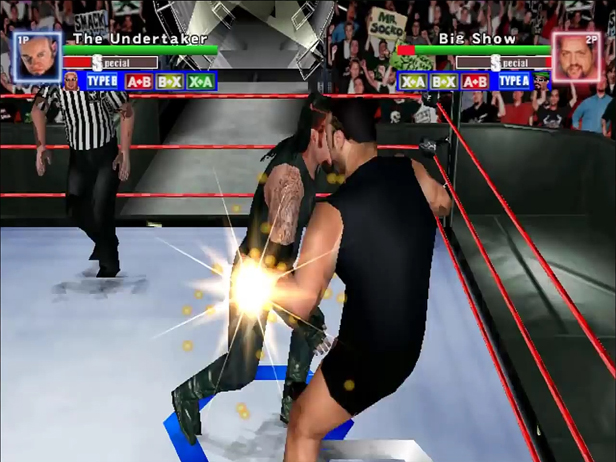Select The Undertaker's 1P portrait
The height and width of the screenshot is (462, 616).
[x=38, y=59]
